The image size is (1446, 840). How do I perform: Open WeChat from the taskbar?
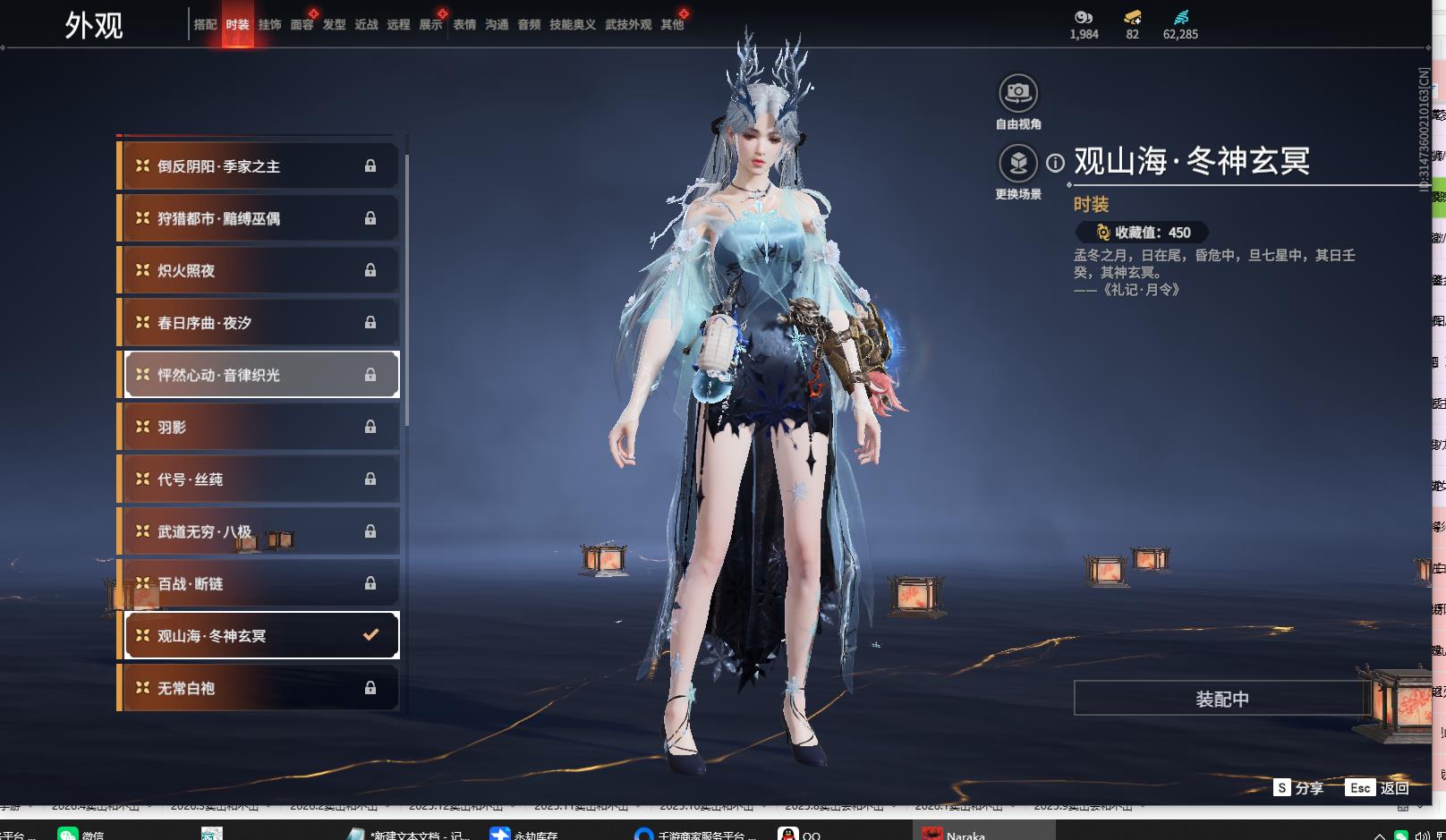pyautogui.click(x=81, y=834)
